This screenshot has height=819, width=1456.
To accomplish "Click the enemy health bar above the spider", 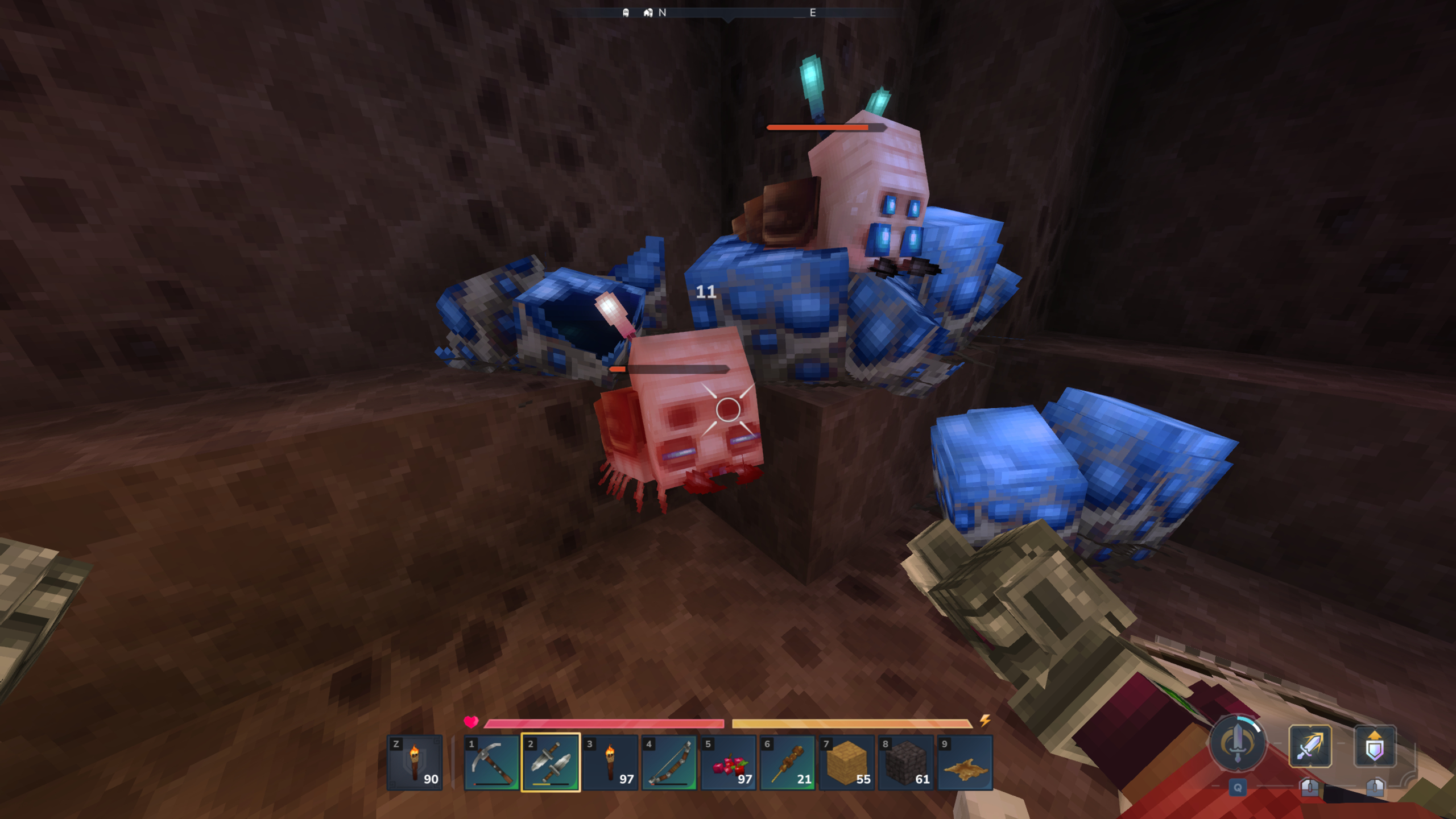I will (825, 129).
